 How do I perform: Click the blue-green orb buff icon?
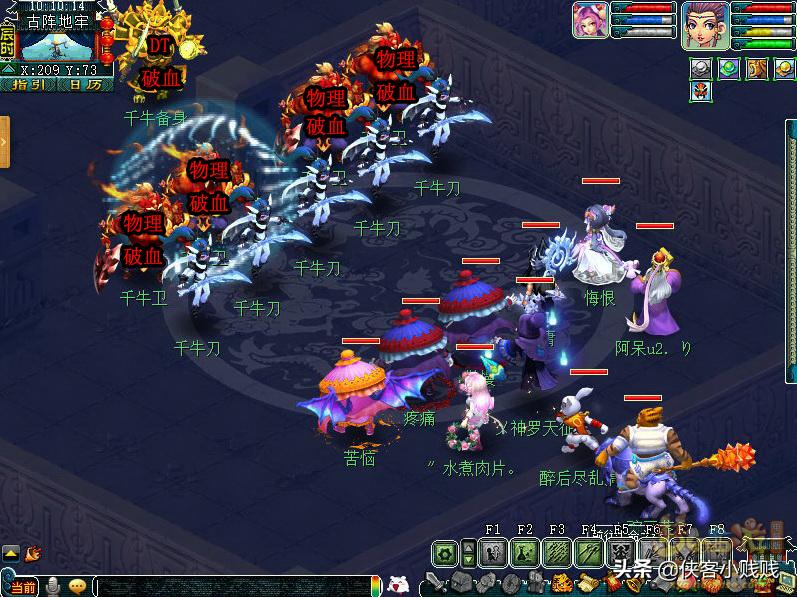tap(729, 68)
